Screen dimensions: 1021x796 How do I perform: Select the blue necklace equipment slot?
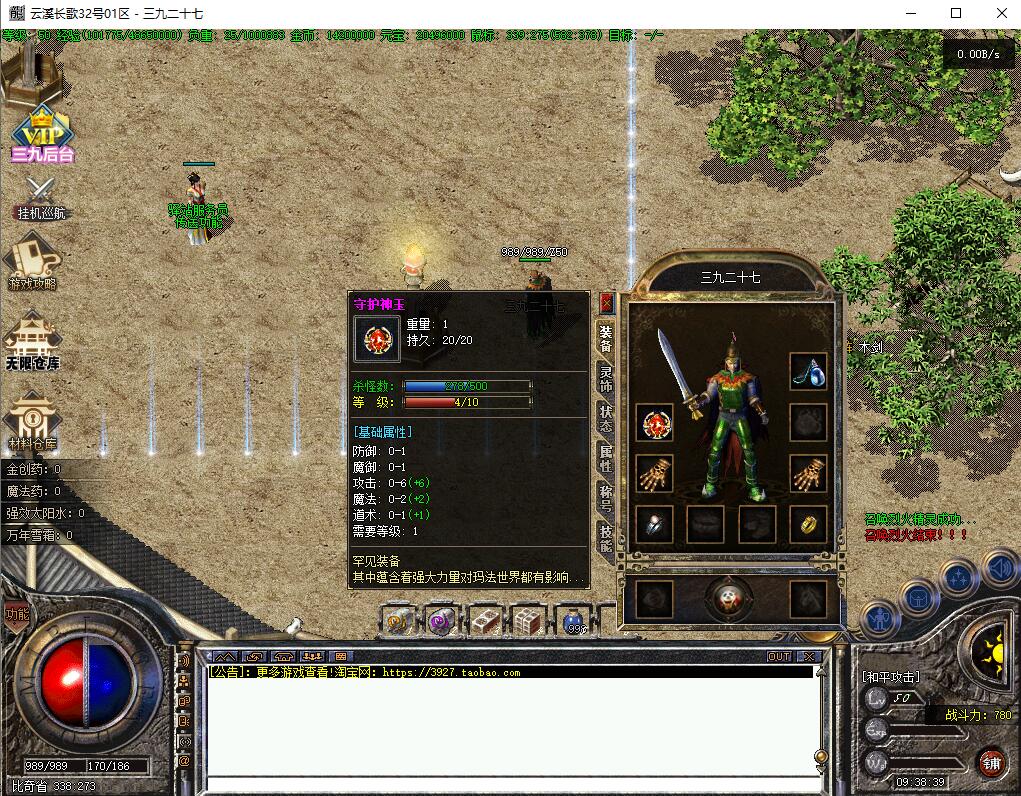(x=808, y=371)
